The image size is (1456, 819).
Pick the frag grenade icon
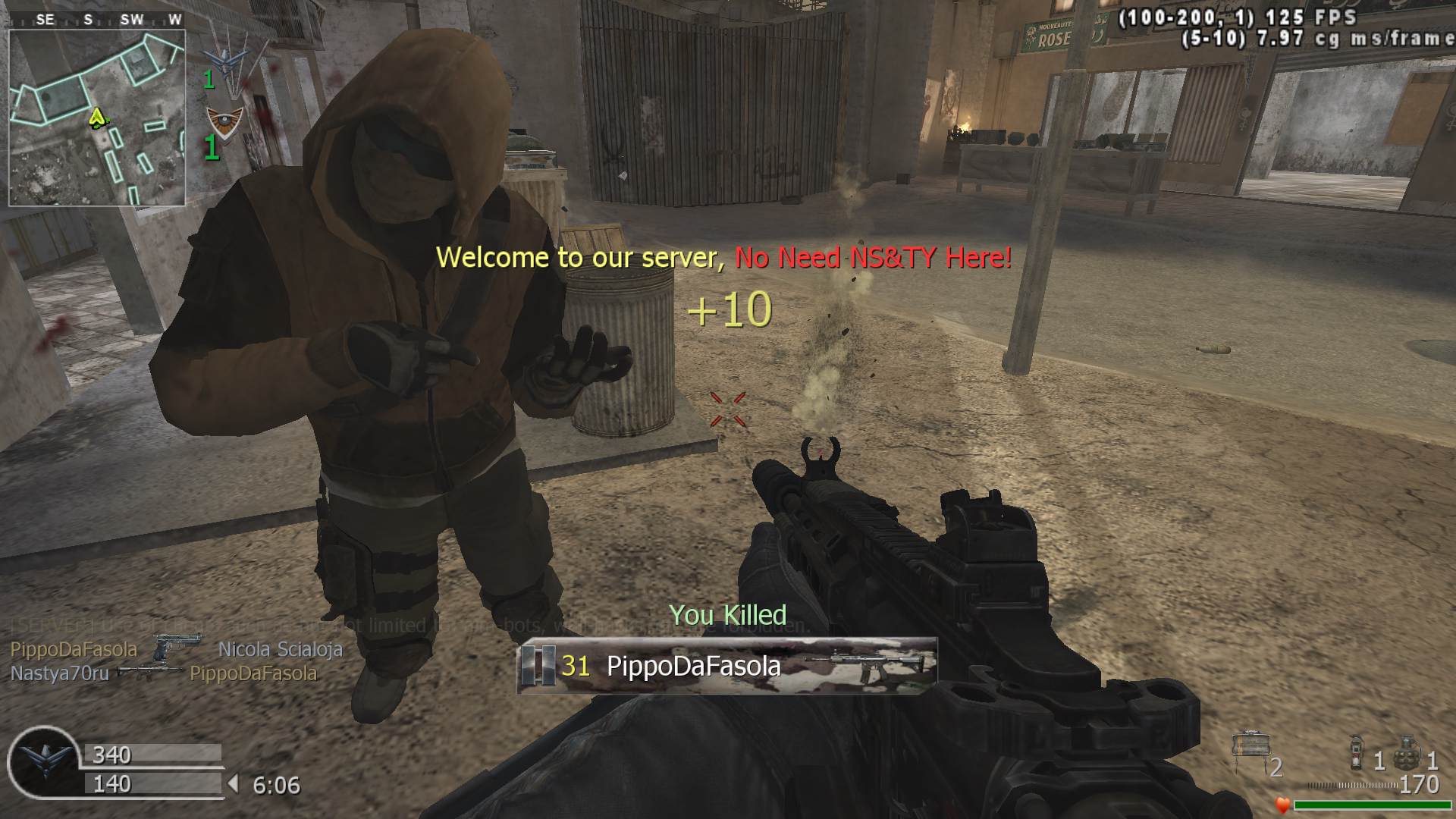(x=1405, y=752)
